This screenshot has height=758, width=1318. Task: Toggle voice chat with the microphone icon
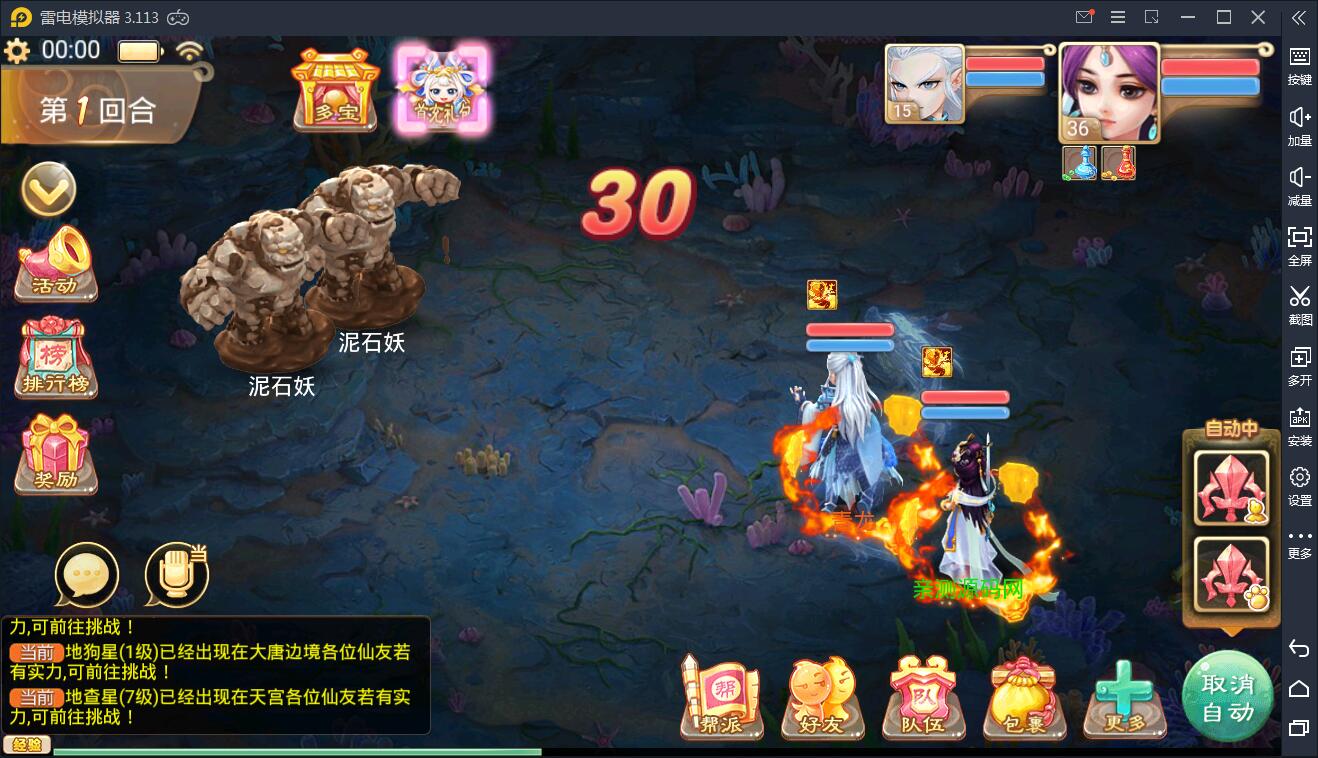[175, 575]
